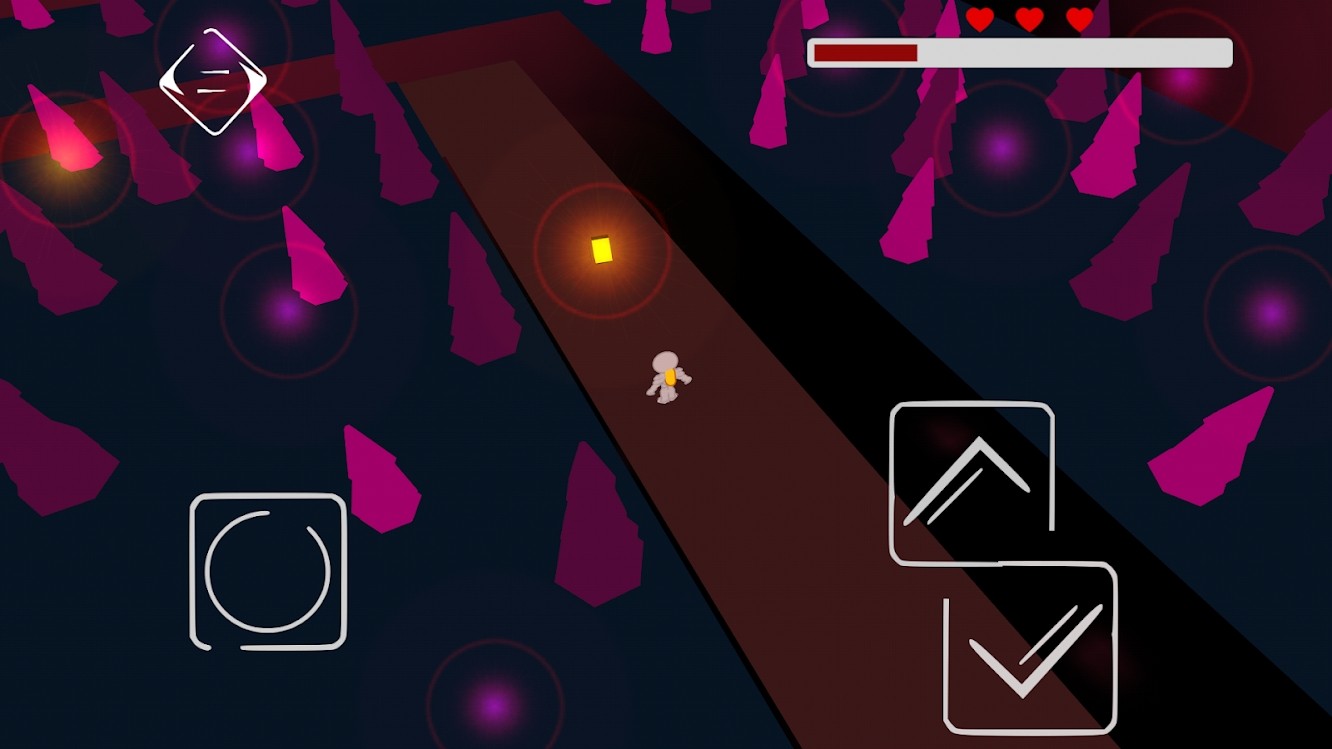Tap the circle joystick button
This screenshot has height=749, width=1332.
268,571
